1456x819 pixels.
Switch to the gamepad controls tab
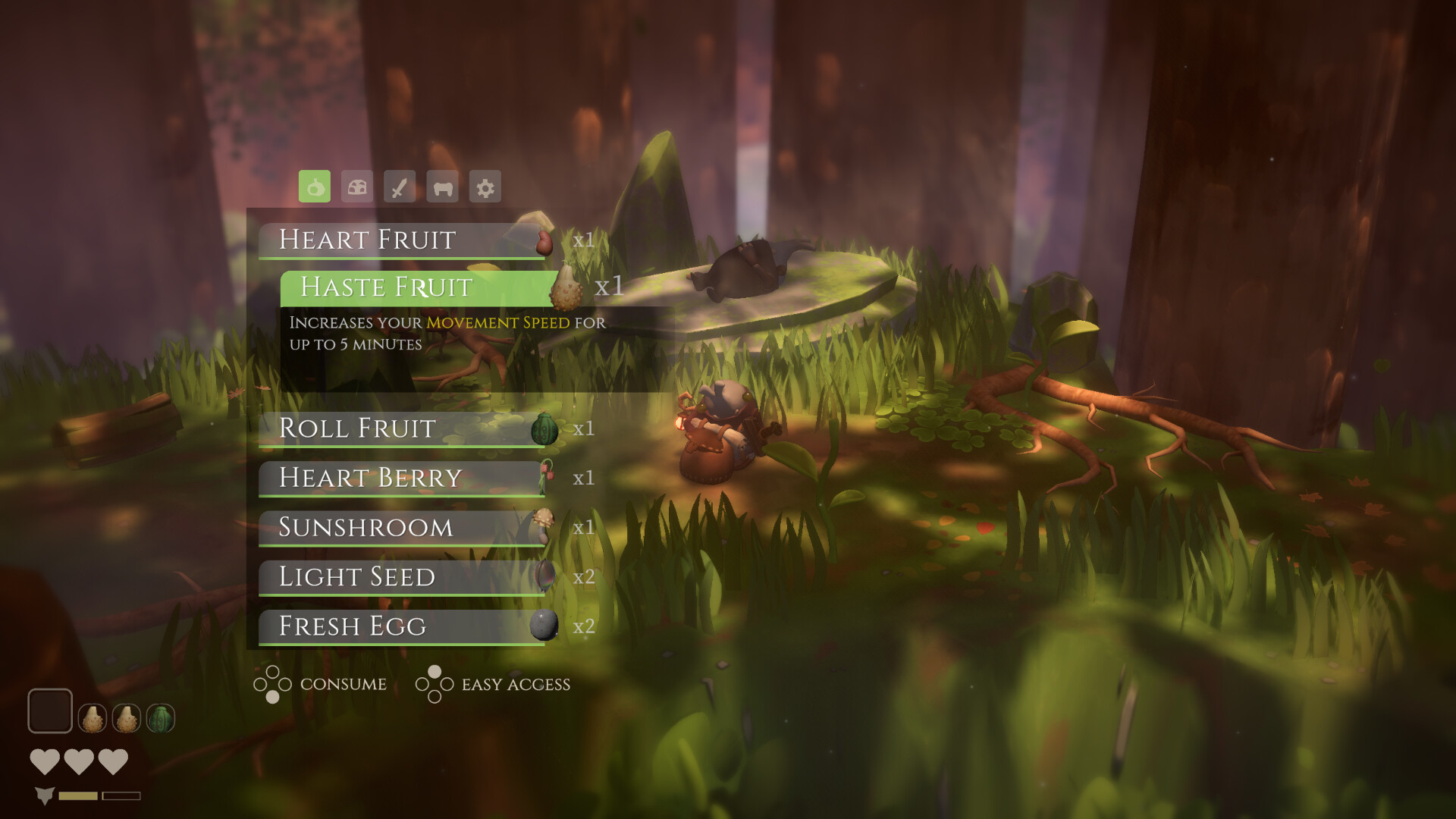tap(443, 187)
